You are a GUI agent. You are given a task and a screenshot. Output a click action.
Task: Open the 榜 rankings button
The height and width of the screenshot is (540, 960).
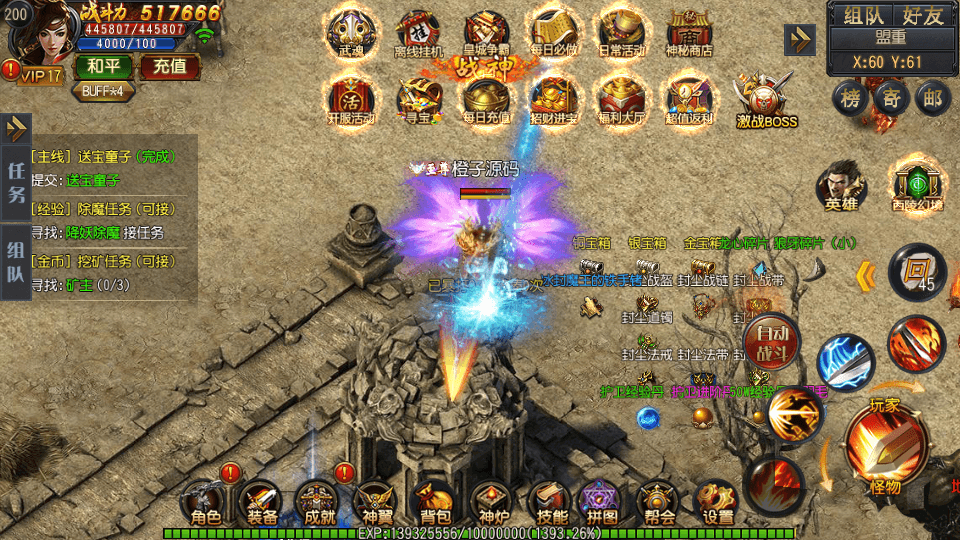(851, 99)
